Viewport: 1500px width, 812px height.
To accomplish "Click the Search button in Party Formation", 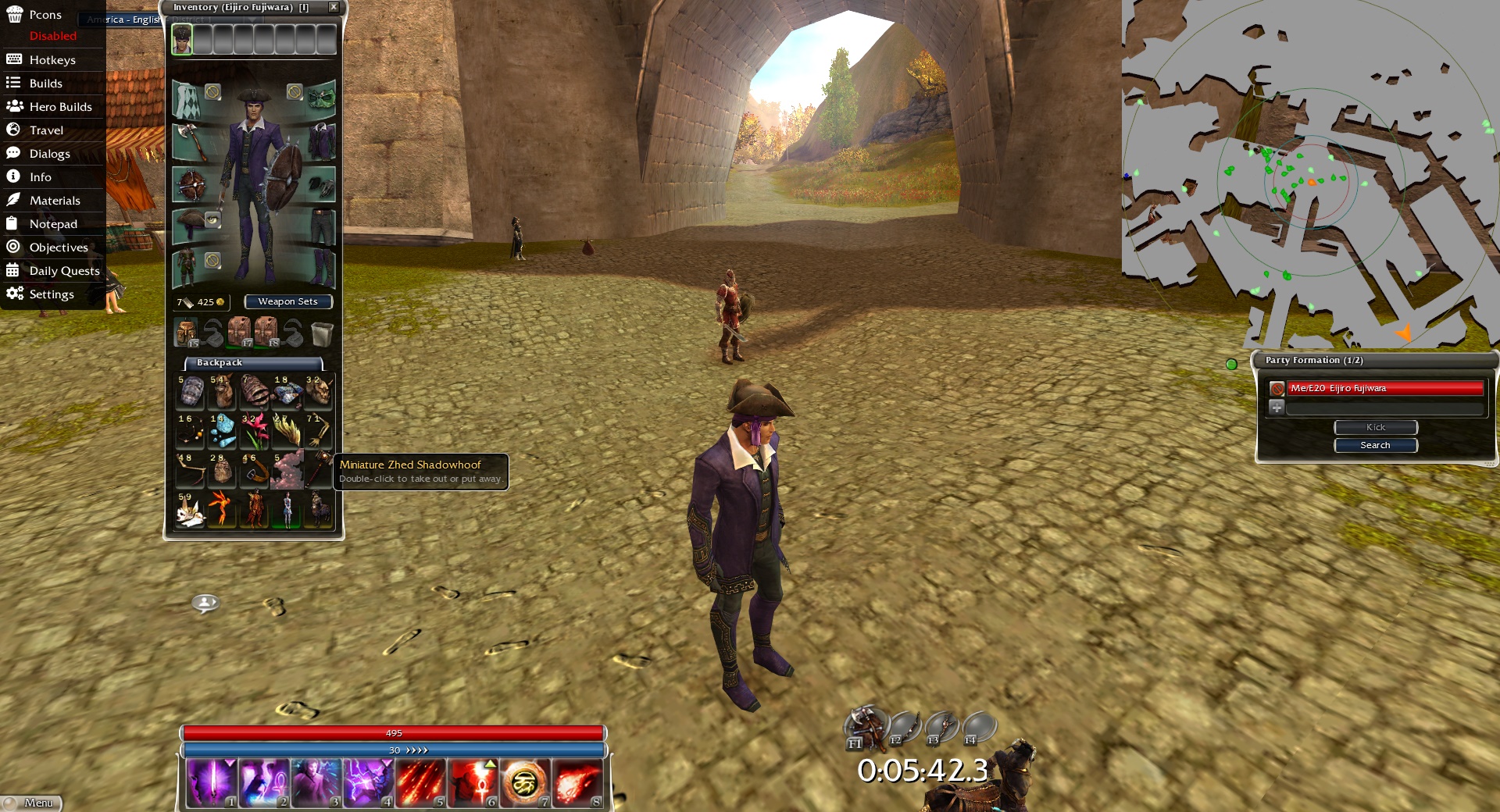I will pos(1375,445).
